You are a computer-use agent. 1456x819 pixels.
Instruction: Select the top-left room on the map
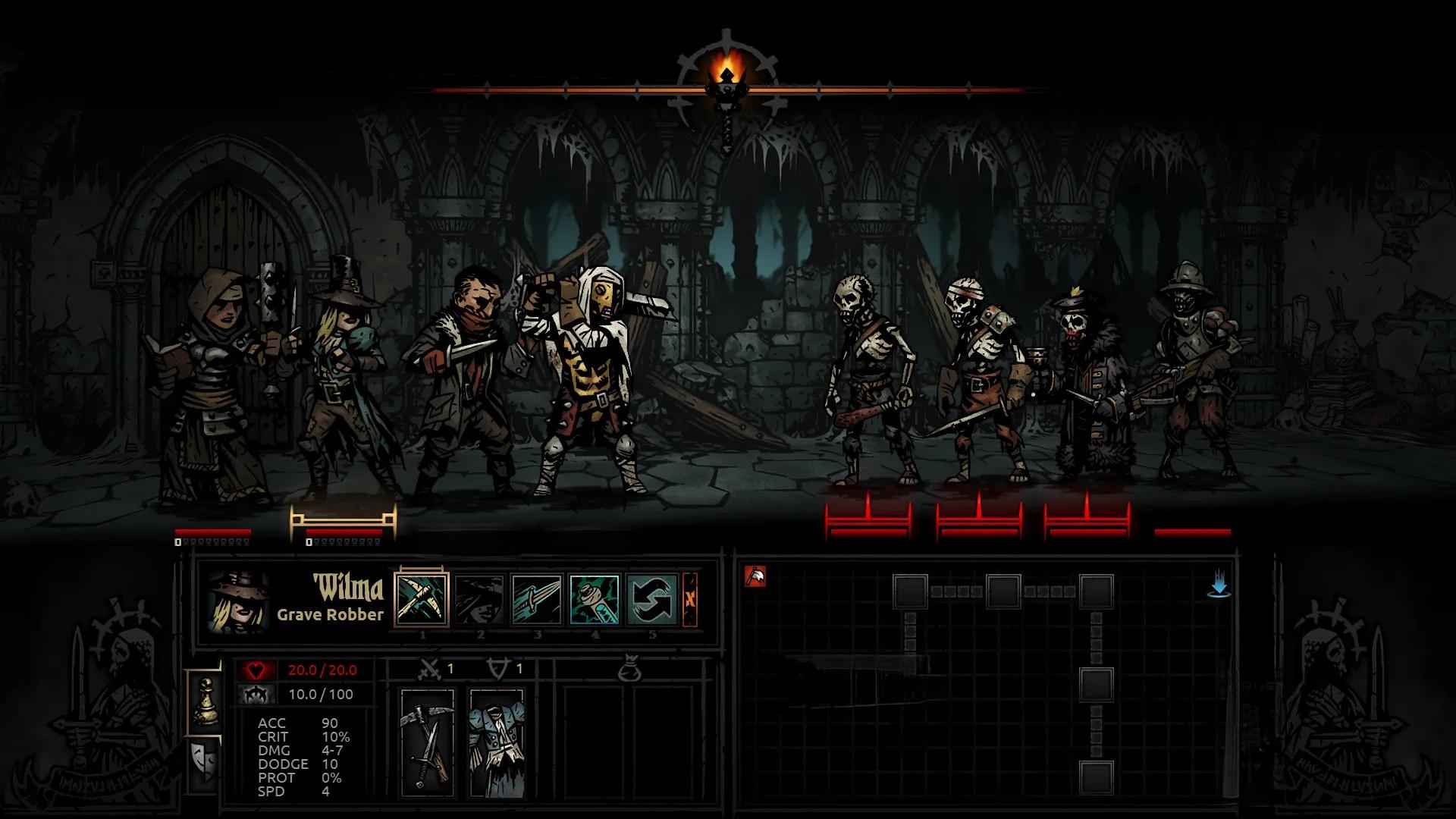point(910,591)
